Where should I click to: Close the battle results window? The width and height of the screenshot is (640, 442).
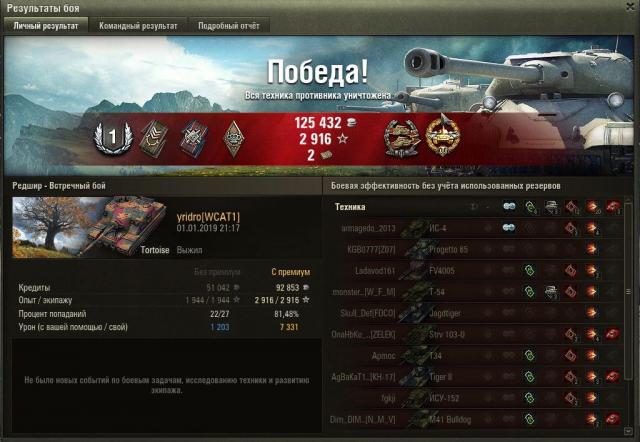coord(626,8)
